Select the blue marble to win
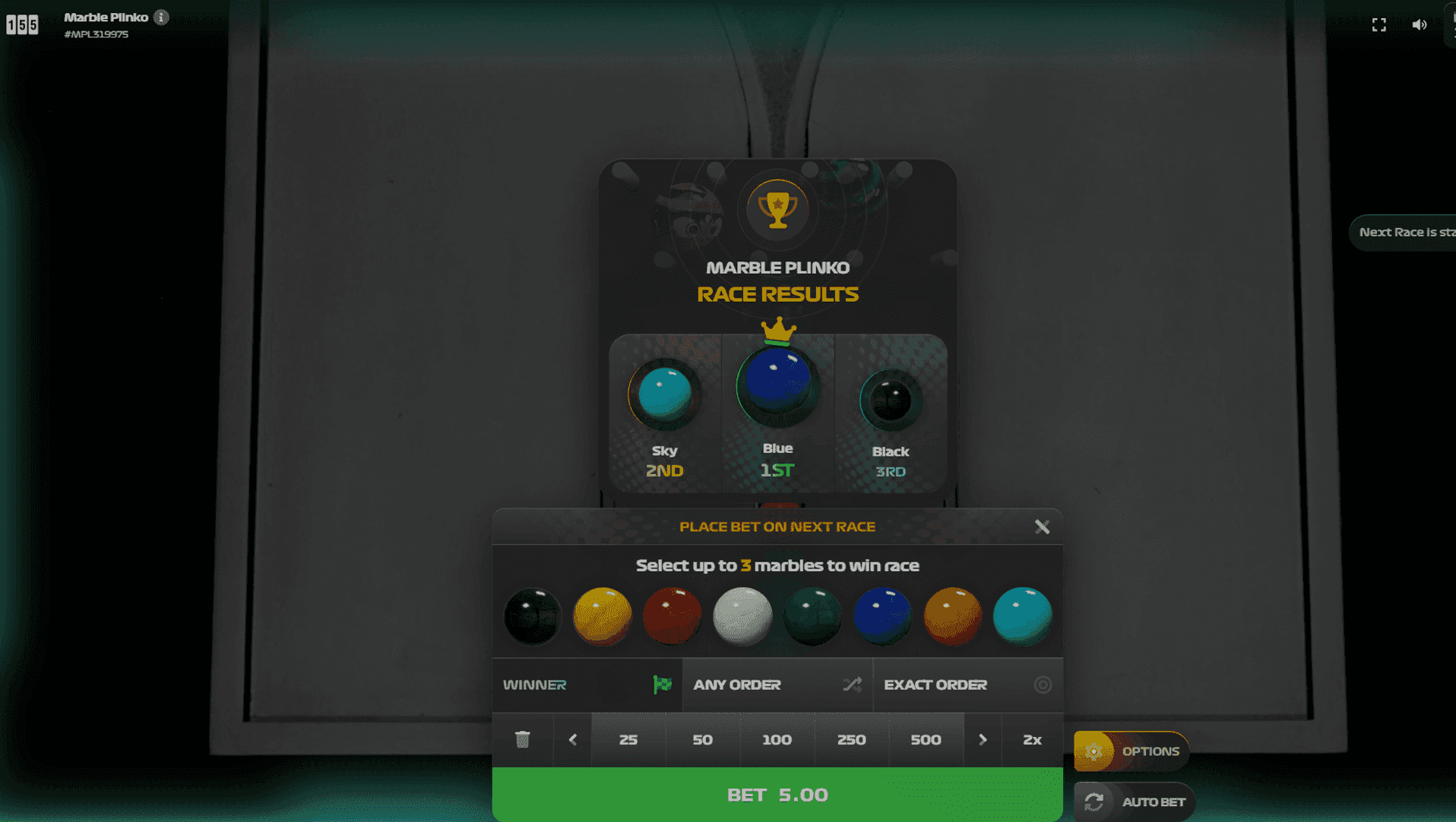1456x822 pixels. (x=882, y=616)
